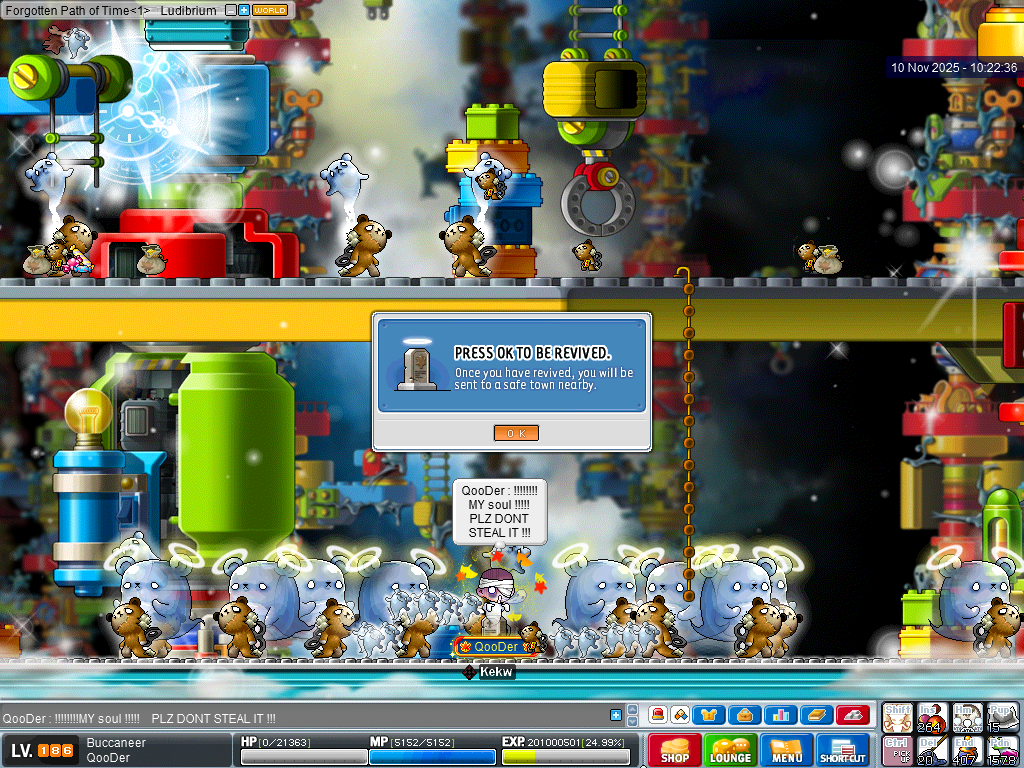Activate the Shift quickslot skill

897,716
